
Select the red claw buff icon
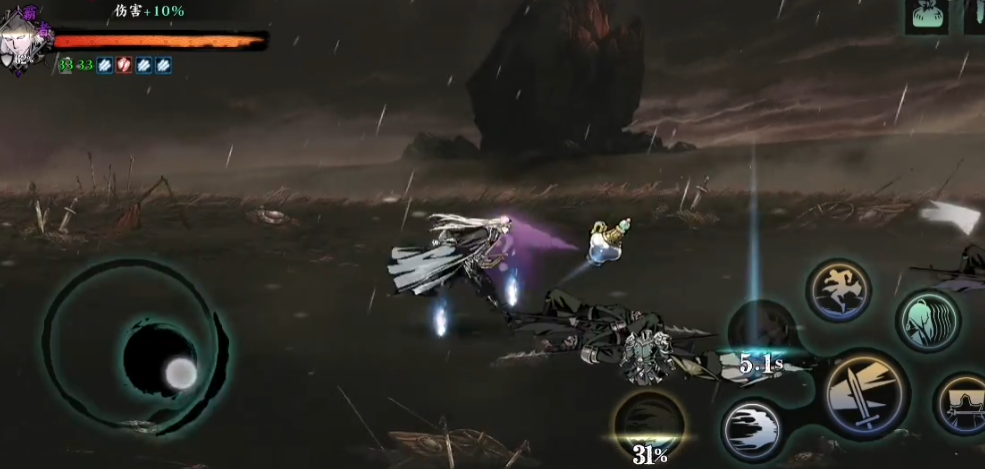tap(122, 65)
